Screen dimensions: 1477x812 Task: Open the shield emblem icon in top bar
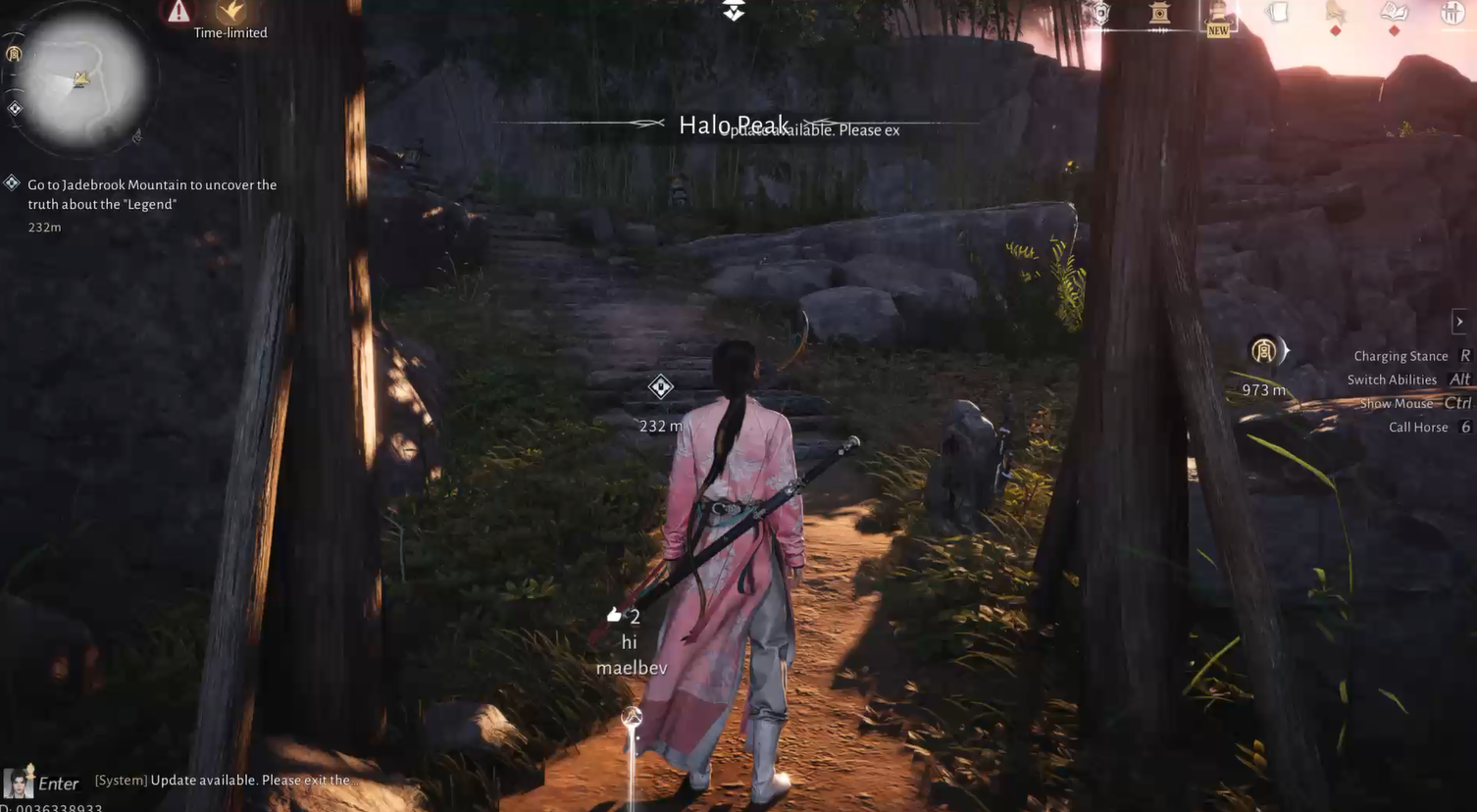pyautogui.click(x=1098, y=12)
